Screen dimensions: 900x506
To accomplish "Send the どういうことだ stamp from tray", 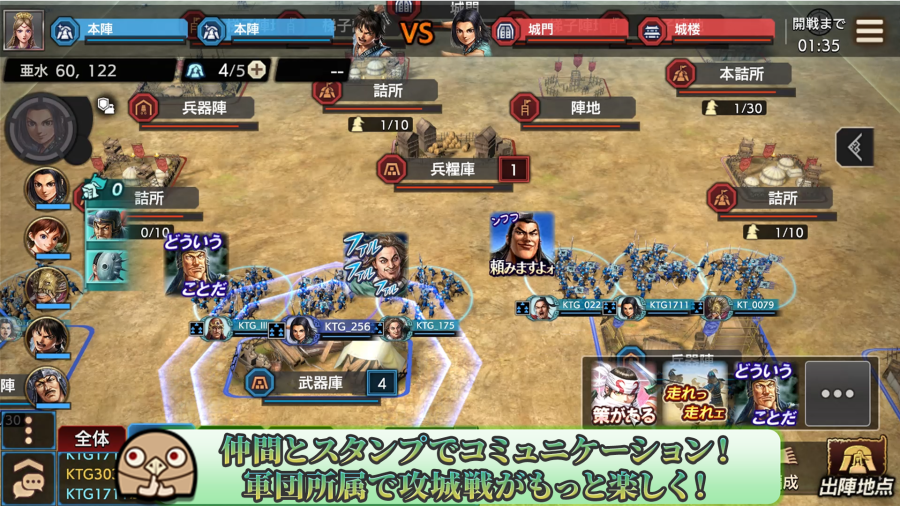I will [762, 393].
